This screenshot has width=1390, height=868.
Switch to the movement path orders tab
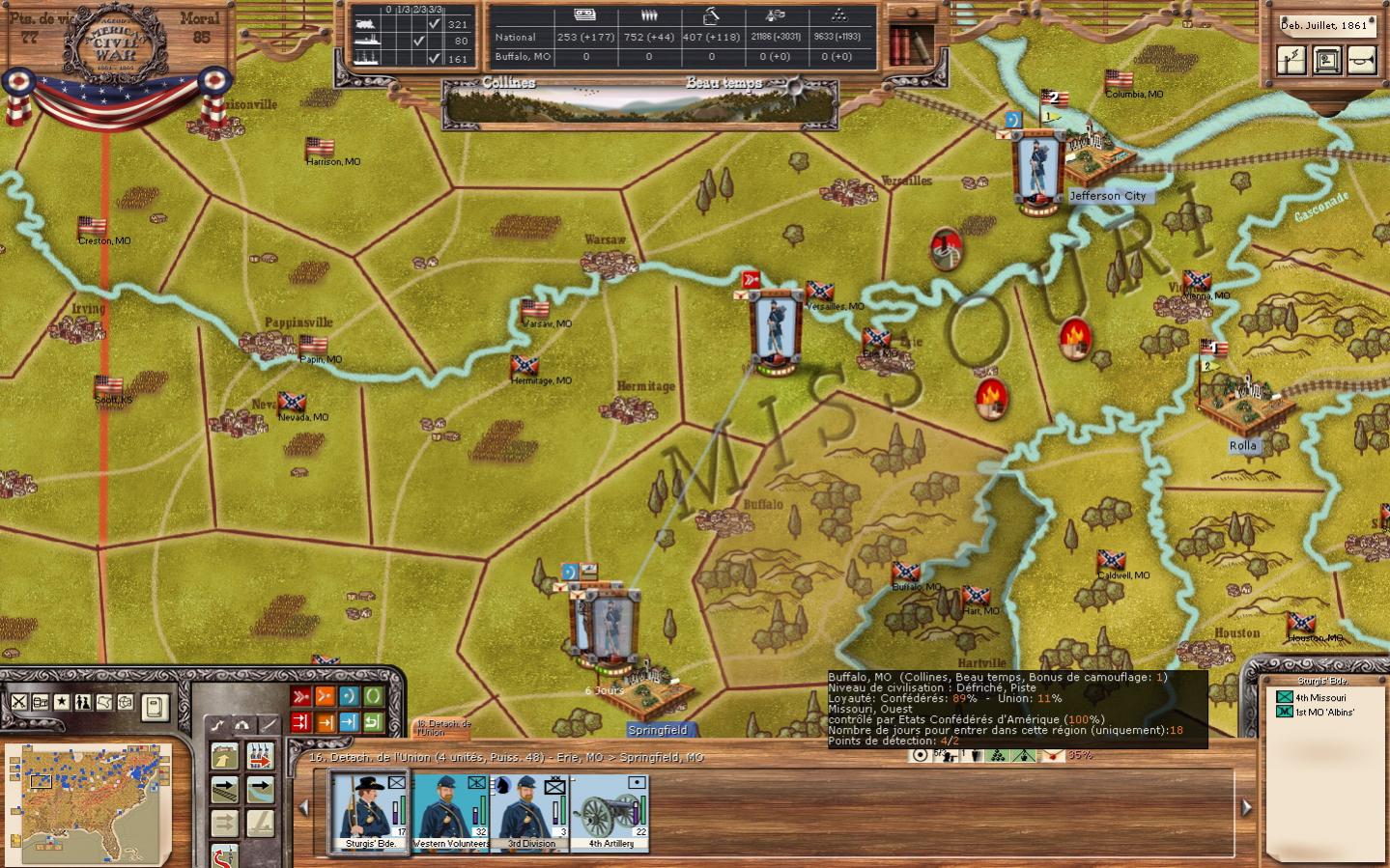[218, 724]
